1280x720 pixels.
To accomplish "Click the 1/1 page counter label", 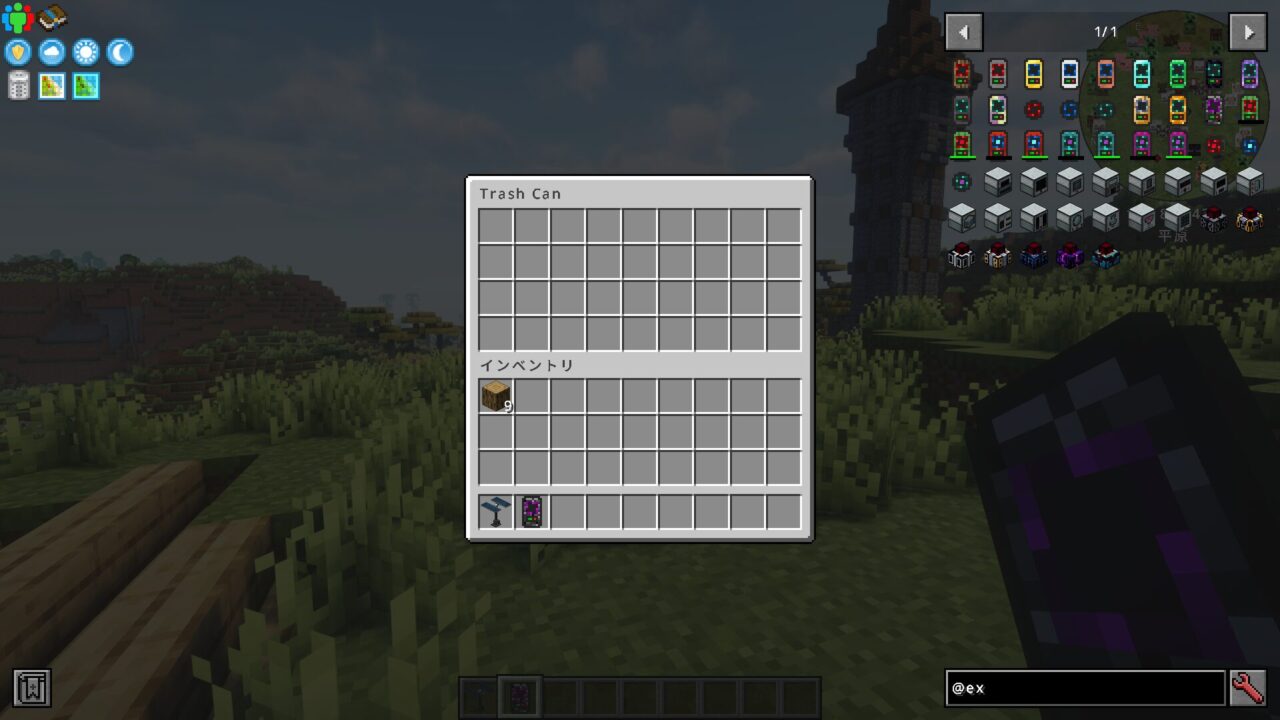I will [x=1106, y=31].
